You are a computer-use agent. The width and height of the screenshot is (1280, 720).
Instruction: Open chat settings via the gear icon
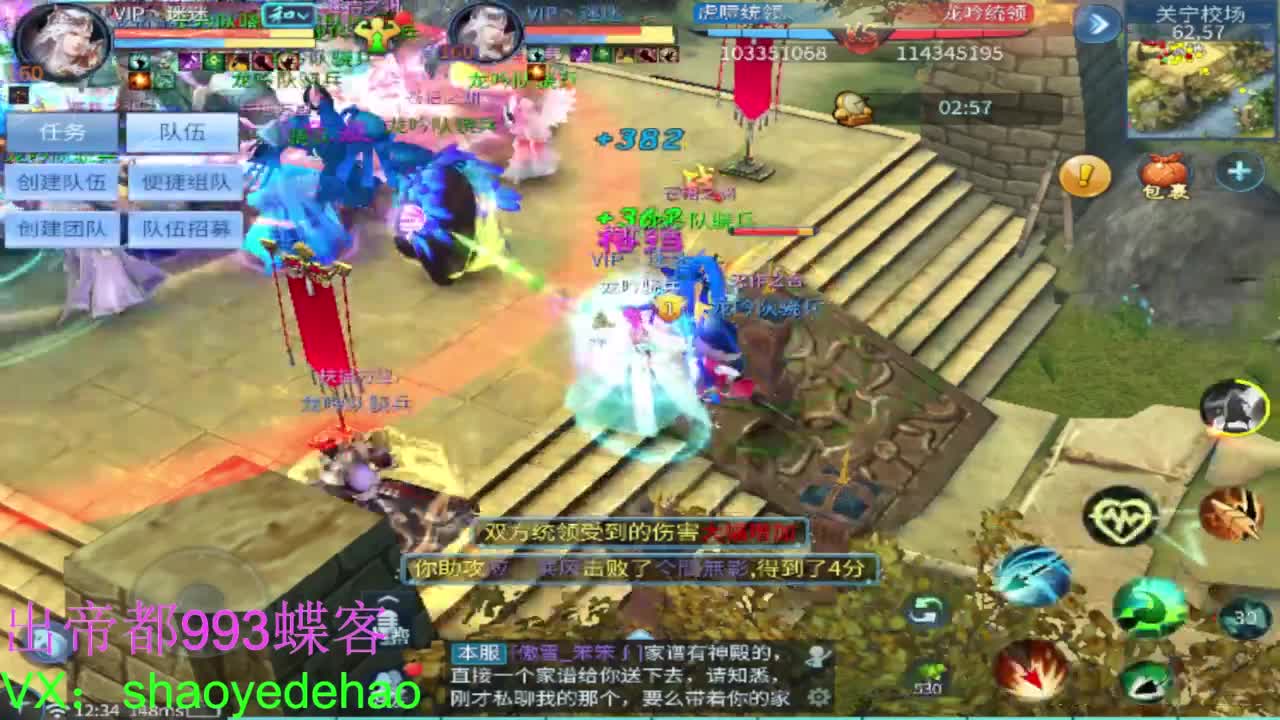coord(817,695)
